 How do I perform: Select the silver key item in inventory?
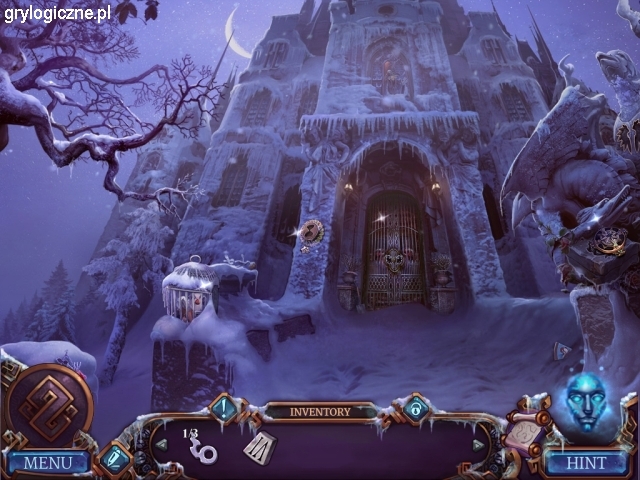(x=203, y=446)
